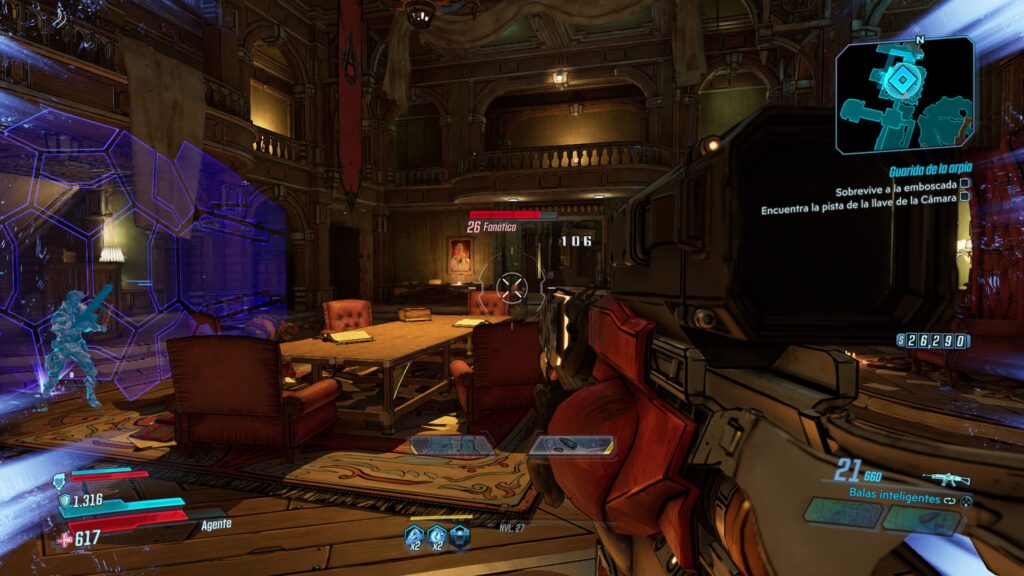Viewport: 1024px width, 576px height.
Task: Click the weapon-slot selector dial icon
Action: (x=966, y=499)
